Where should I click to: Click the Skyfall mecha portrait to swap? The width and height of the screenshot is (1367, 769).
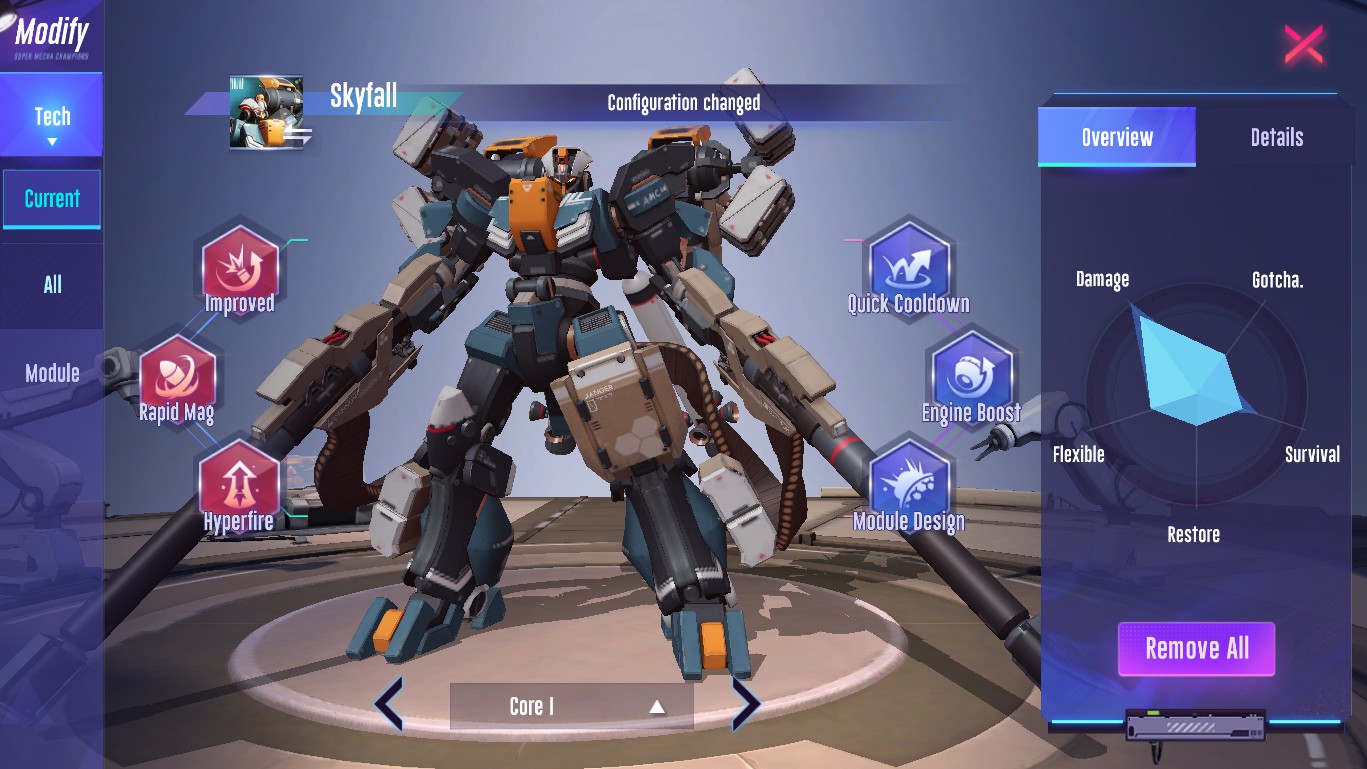pos(267,112)
